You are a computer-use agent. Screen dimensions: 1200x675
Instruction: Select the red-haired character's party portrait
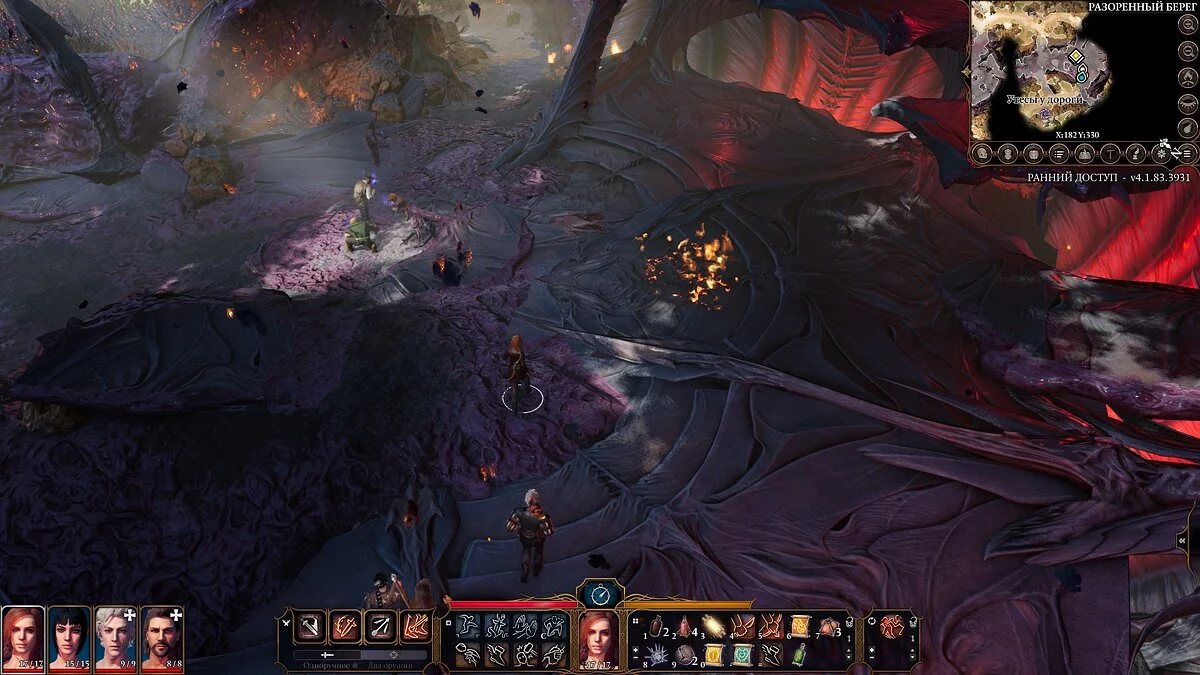(x=23, y=637)
